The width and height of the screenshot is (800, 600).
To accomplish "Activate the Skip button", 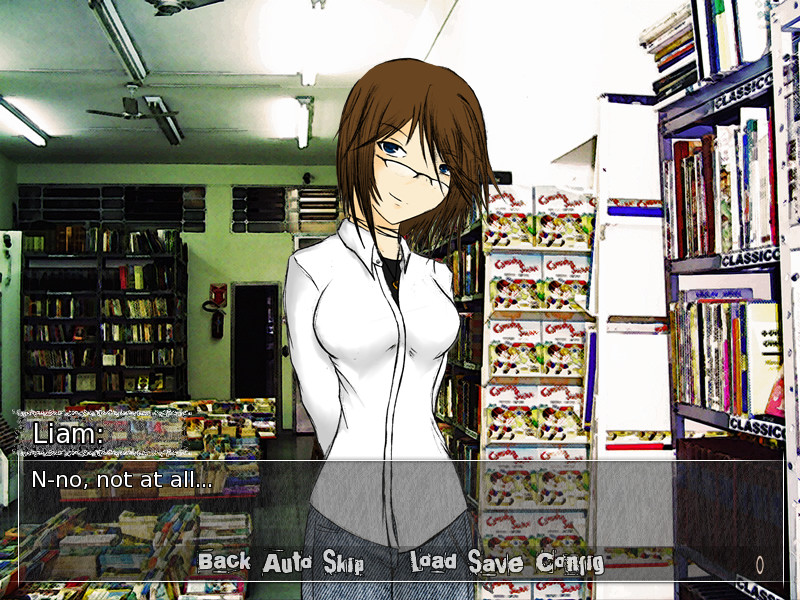I will tap(344, 563).
